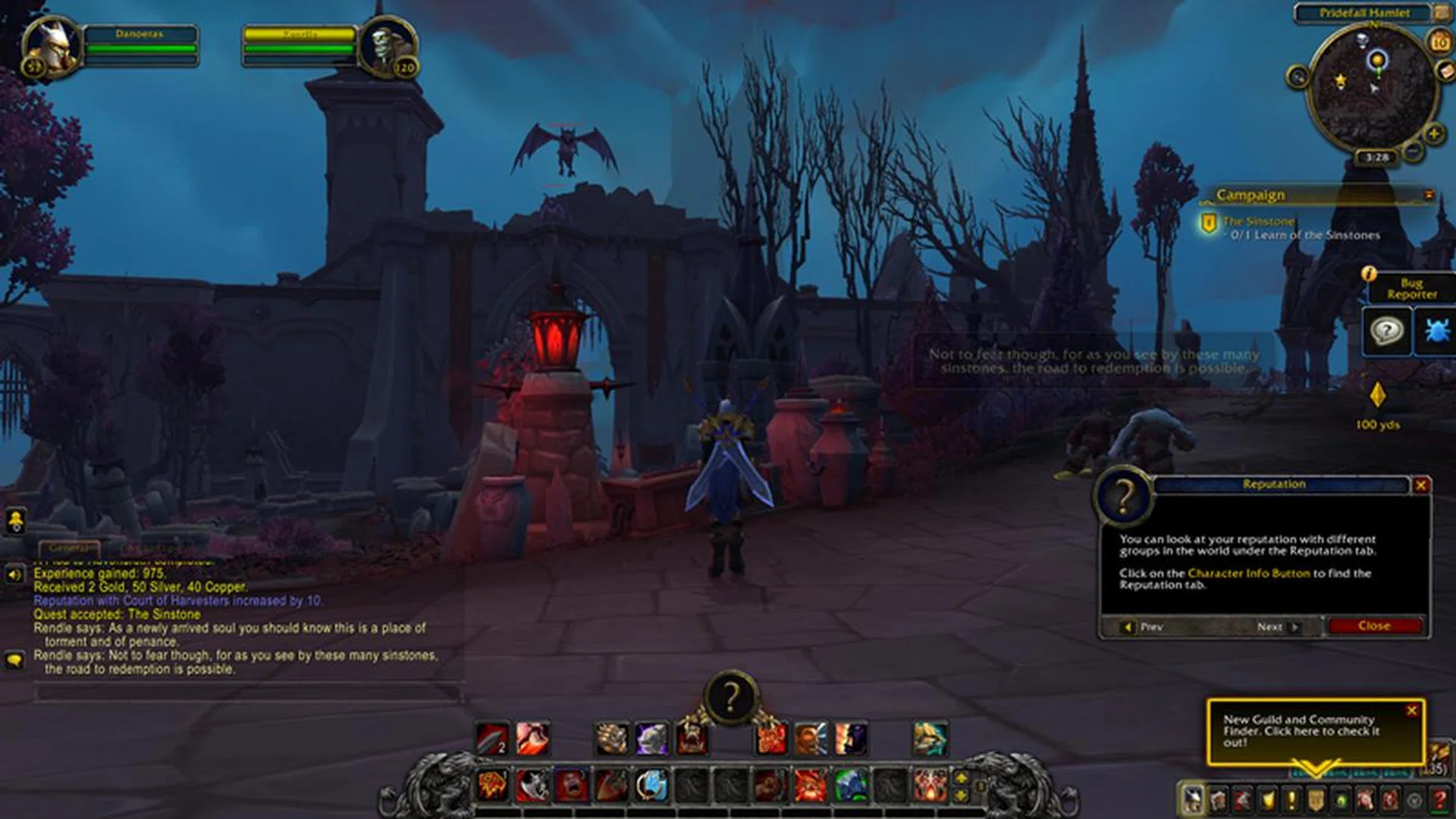Collapse the Guild Finder alert chevron
The image size is (1456, 819).
(1316, 766)
